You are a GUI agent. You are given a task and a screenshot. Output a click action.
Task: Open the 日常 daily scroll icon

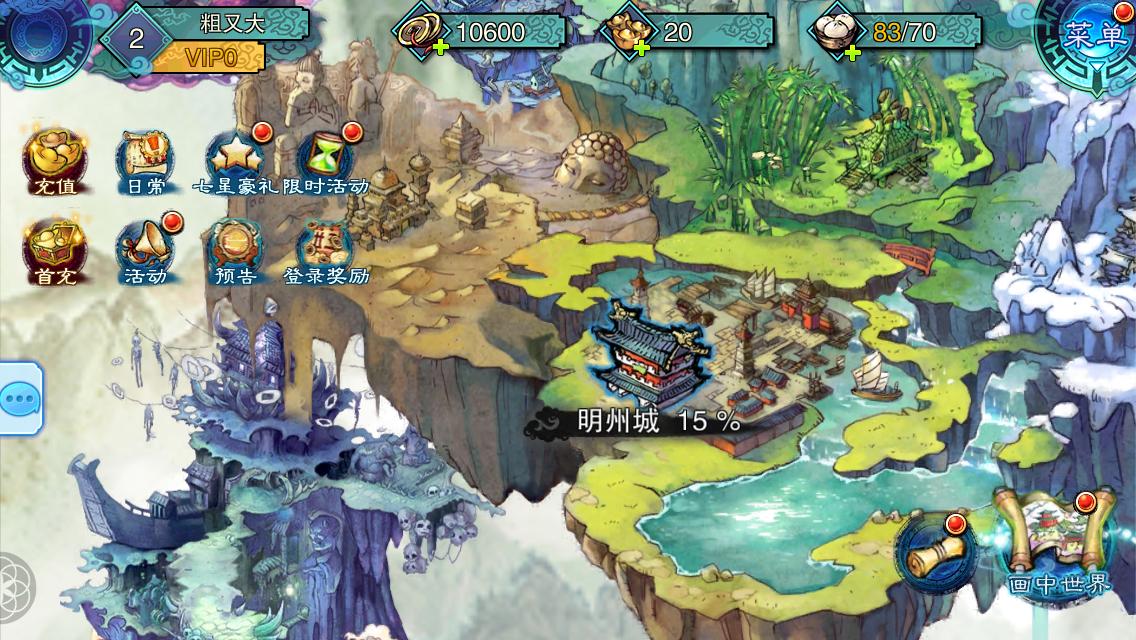[140, 160]
